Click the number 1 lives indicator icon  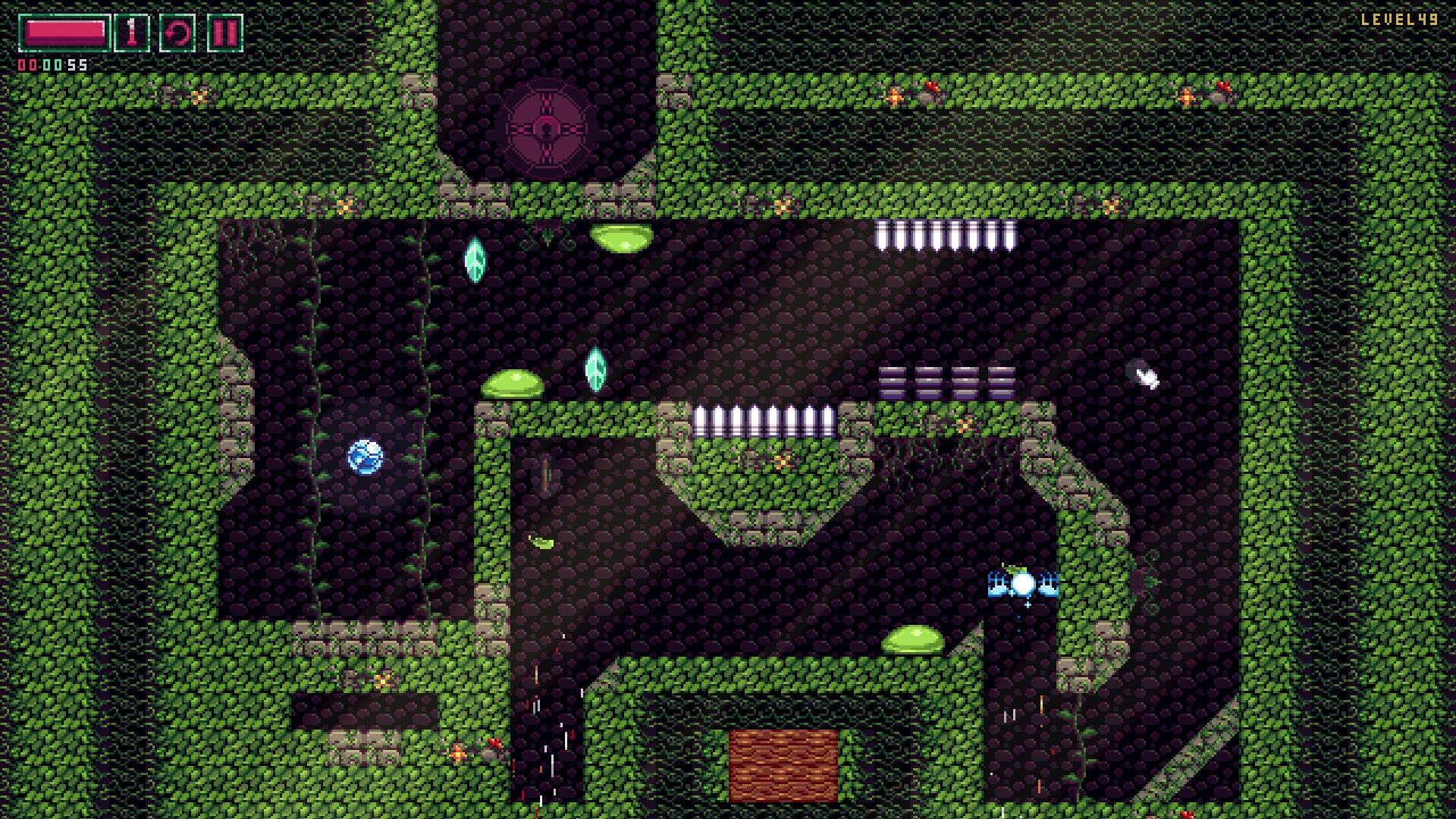point(131,33)
